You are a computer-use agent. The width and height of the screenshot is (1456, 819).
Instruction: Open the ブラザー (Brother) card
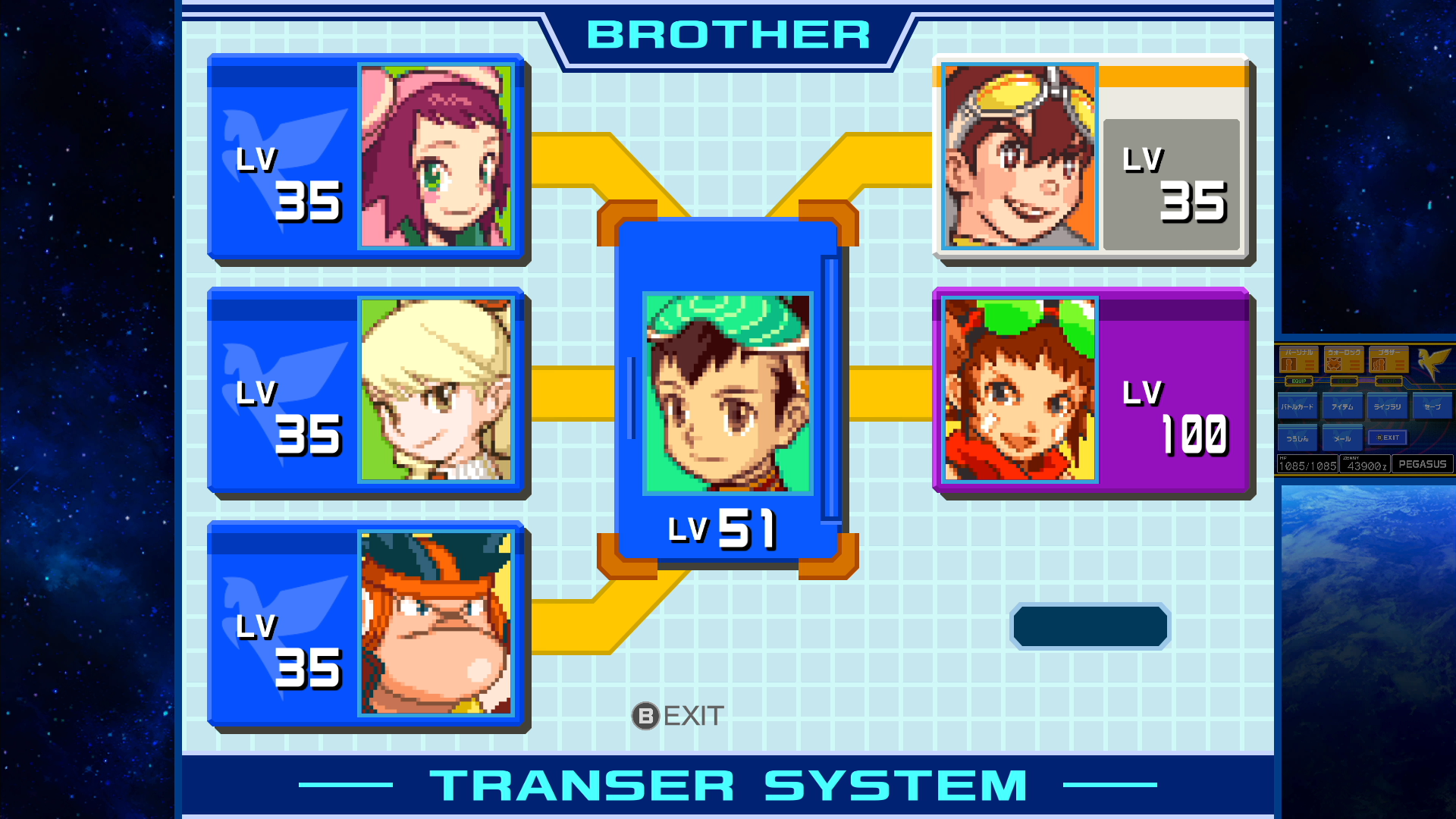[x=1389, y=359]
